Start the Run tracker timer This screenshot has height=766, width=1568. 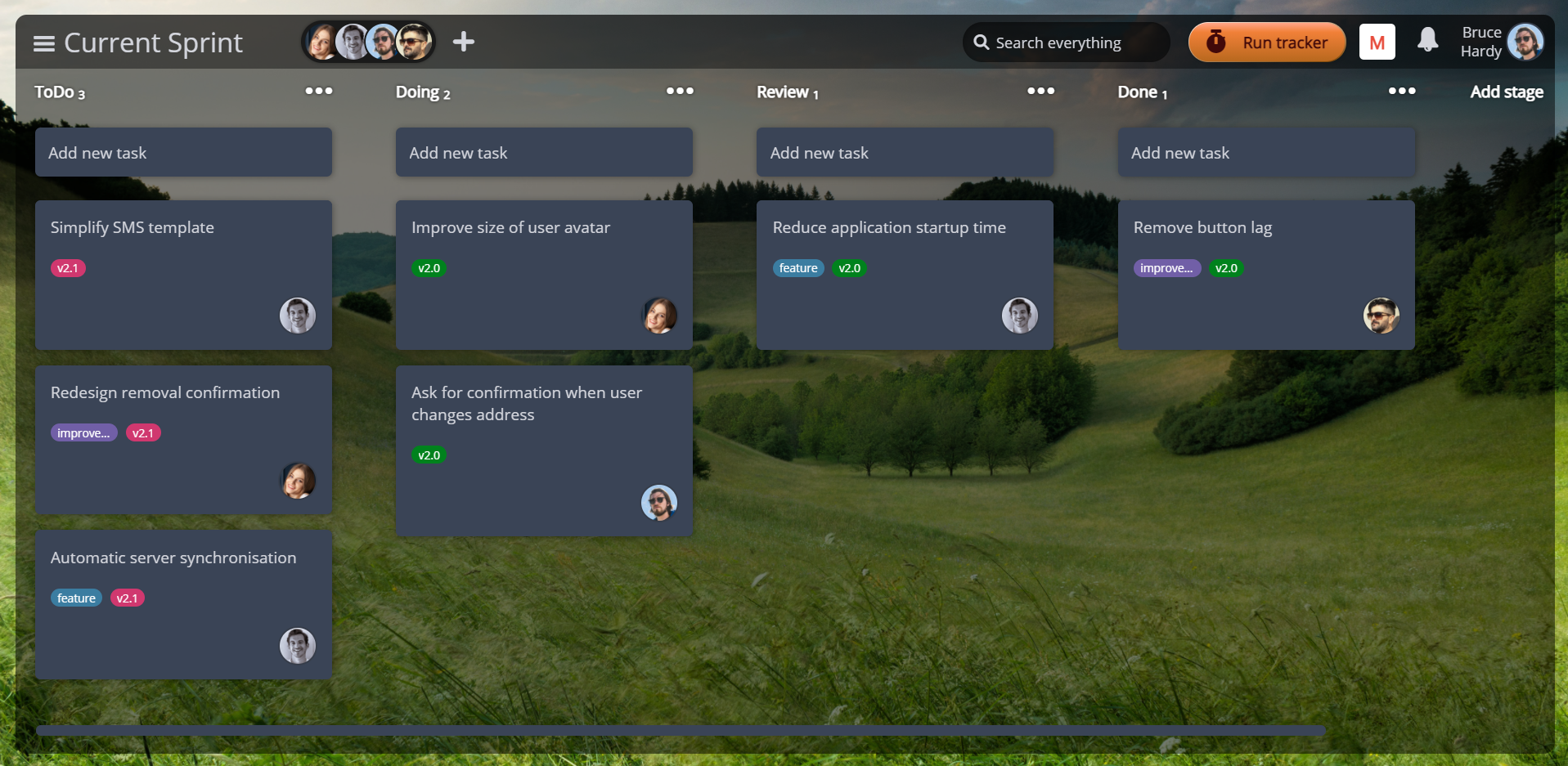[x=1267, y=43]
